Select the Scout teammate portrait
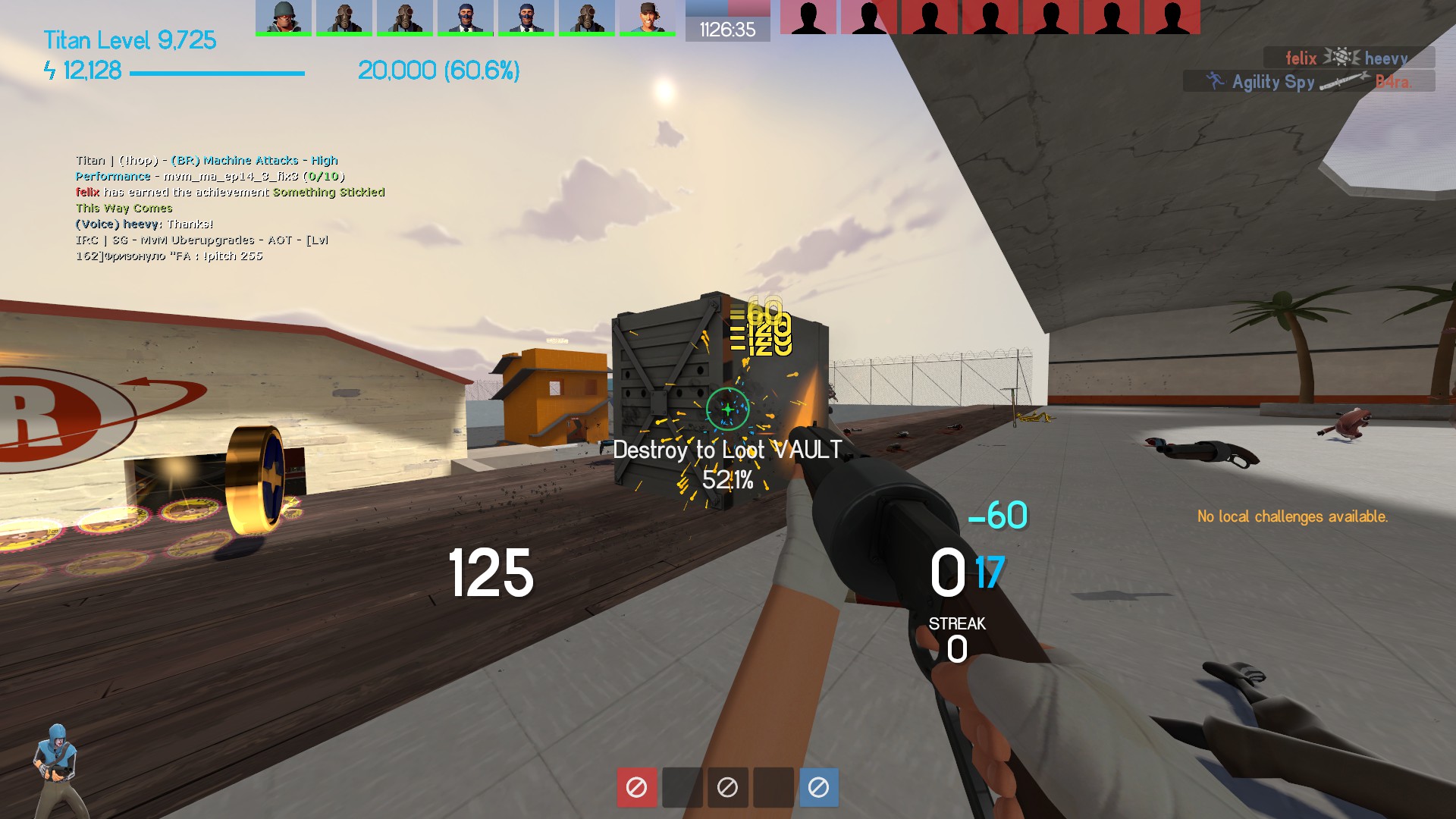The height and width of the screenshot is (819, 1456). tap(647, 17)
